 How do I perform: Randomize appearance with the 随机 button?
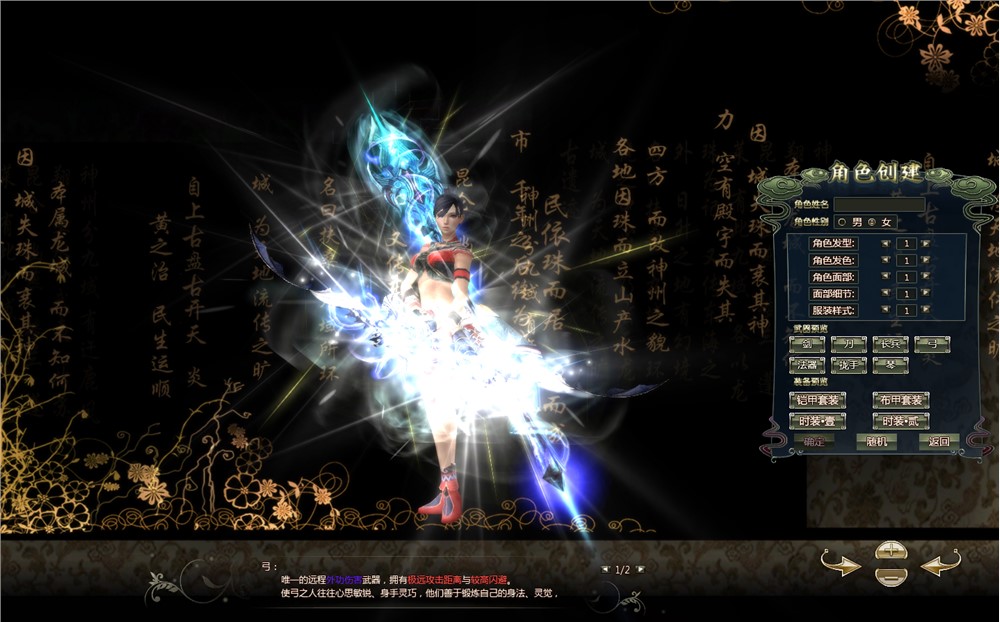pos(877,441)
